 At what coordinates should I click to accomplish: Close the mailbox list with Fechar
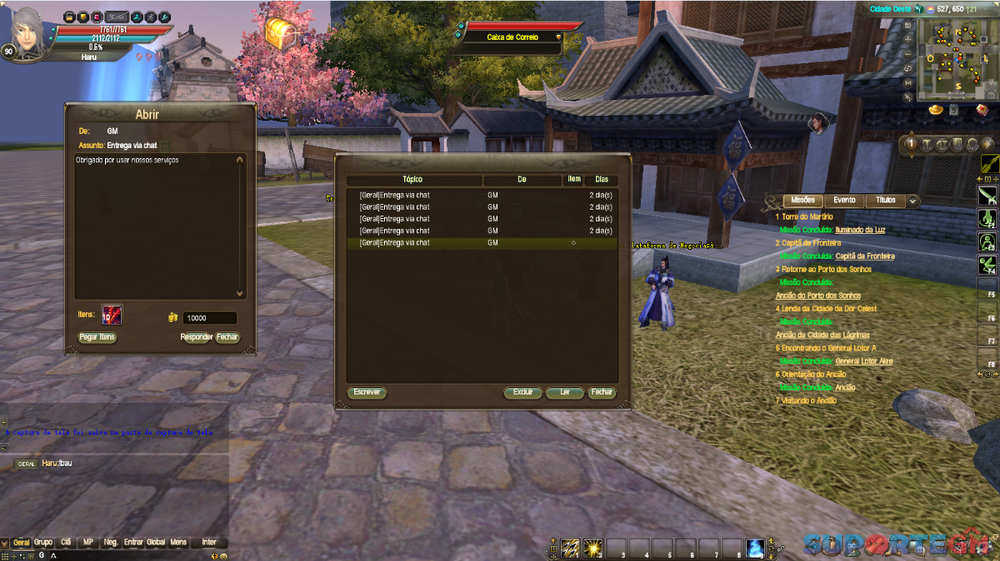(601, 392)
